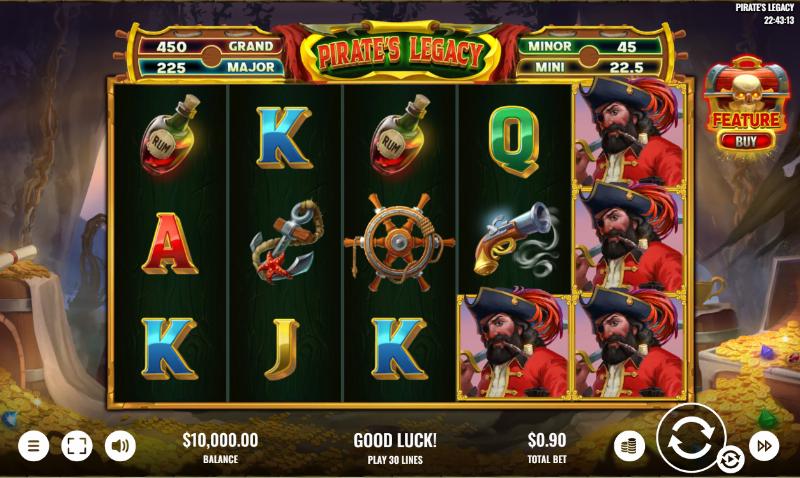Viewport: 800px width, 478px height.
Task: Spin the reels
Action: click(x=691, y=439)
